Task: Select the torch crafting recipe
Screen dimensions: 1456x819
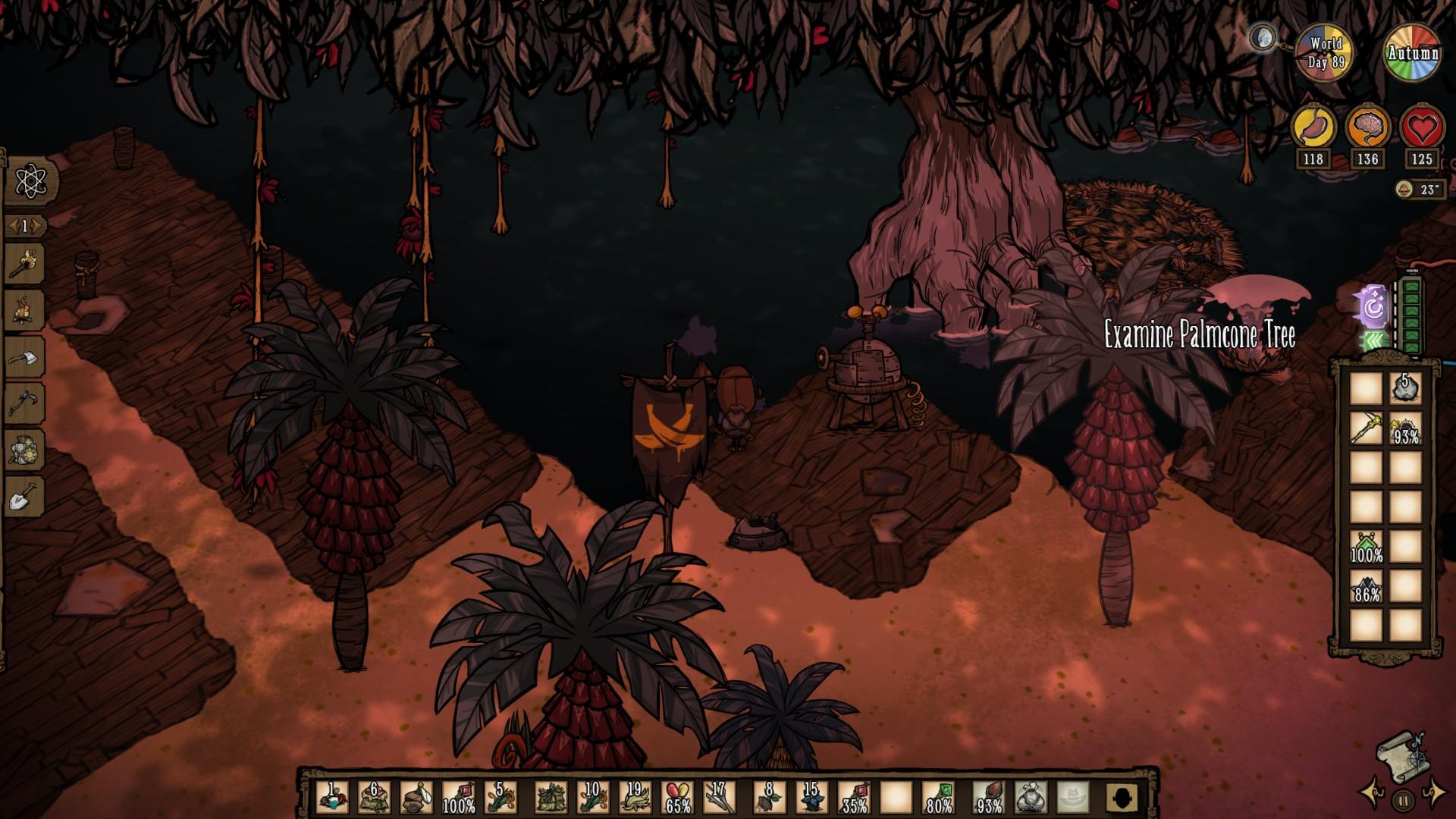Action: click(x=25, y=262)
